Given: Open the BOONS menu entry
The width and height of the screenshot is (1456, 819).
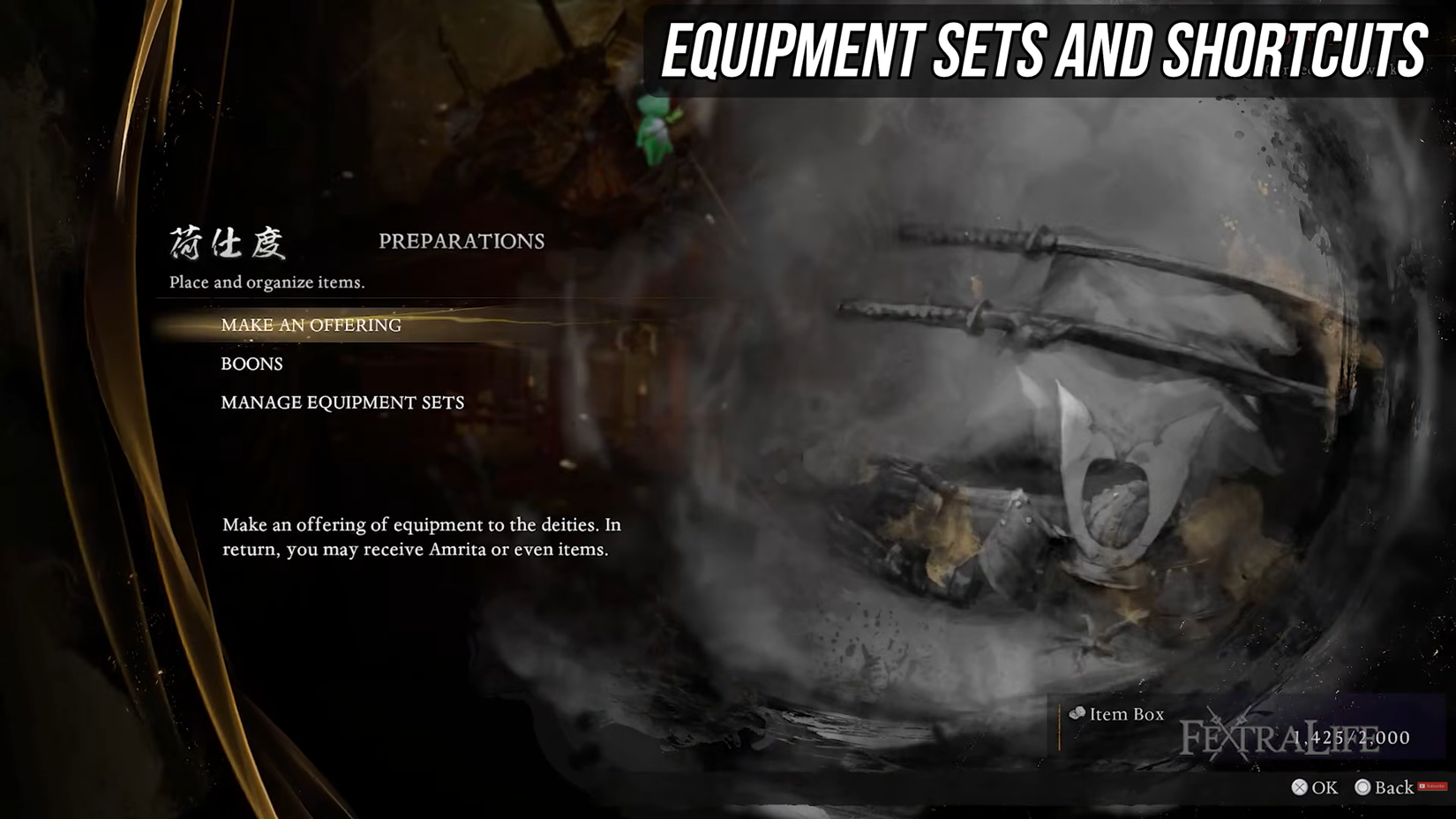Looking at the screenshot, I should pos(251,364).
